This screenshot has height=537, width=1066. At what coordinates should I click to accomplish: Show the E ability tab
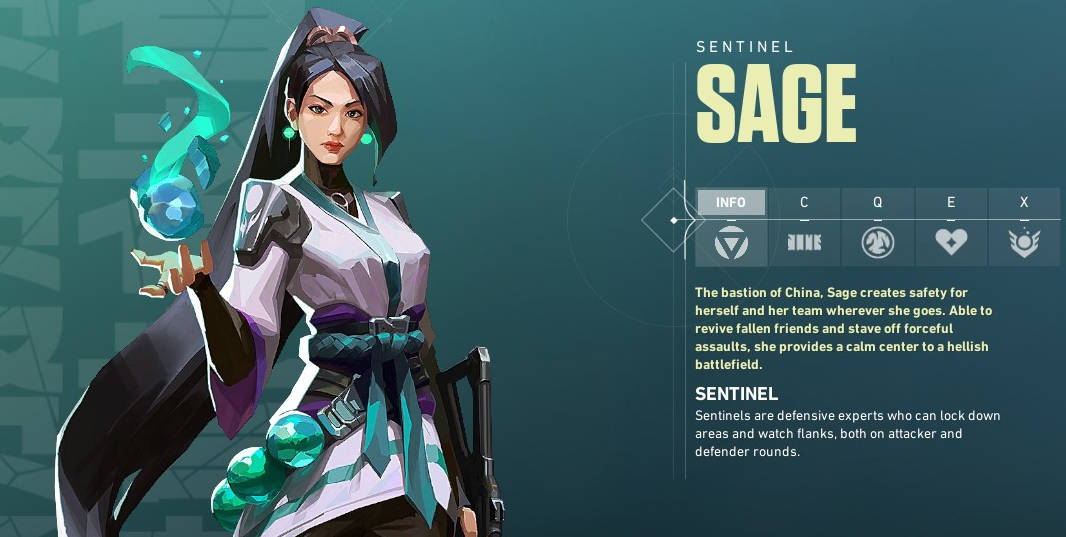(x=951, y=202)
